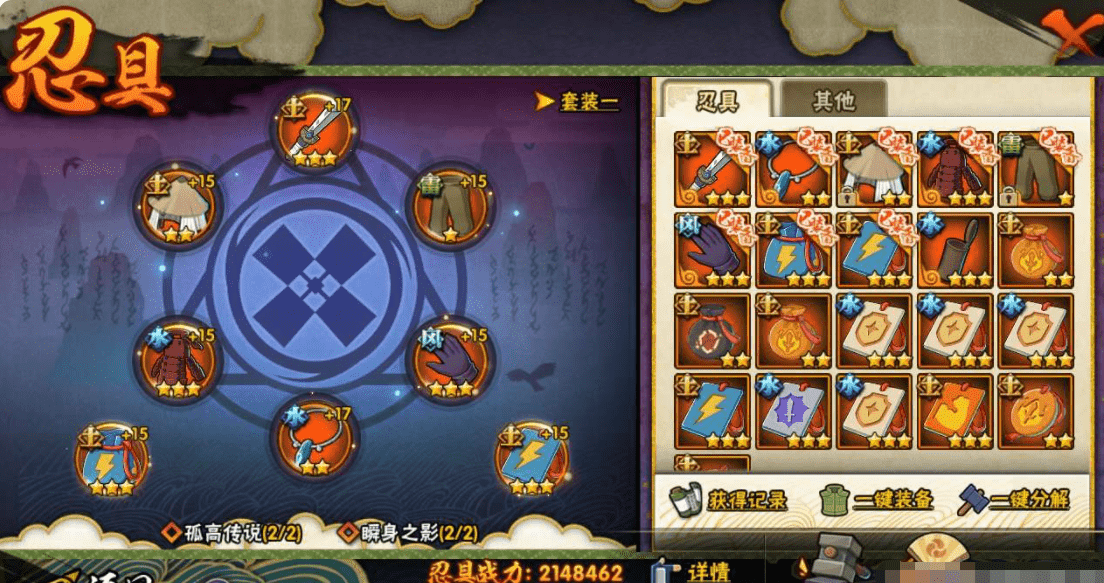The height and width of the screenshot is (583, 1104).
Task: Pick the sword item in the inventory grid
Action: coord(712,169)
